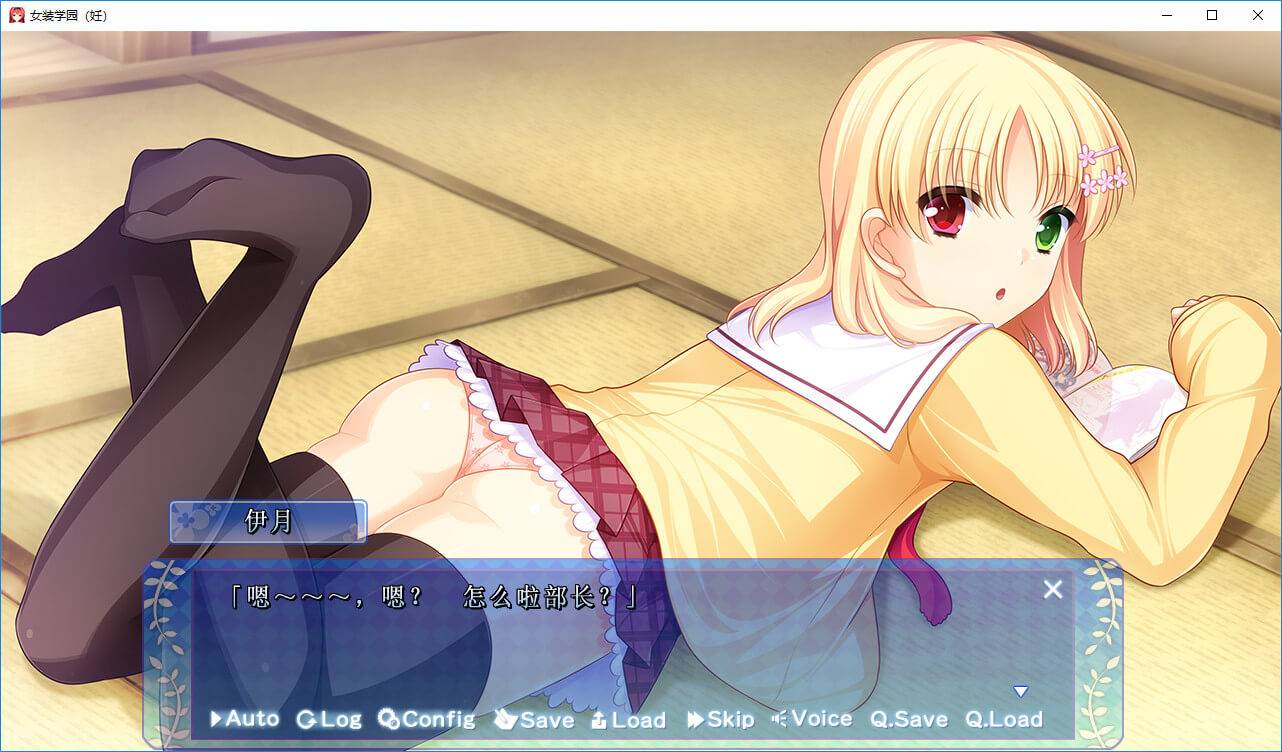Screen dimensions: 1282x752
Task: Close the game window
Action: click(1258, 15)
